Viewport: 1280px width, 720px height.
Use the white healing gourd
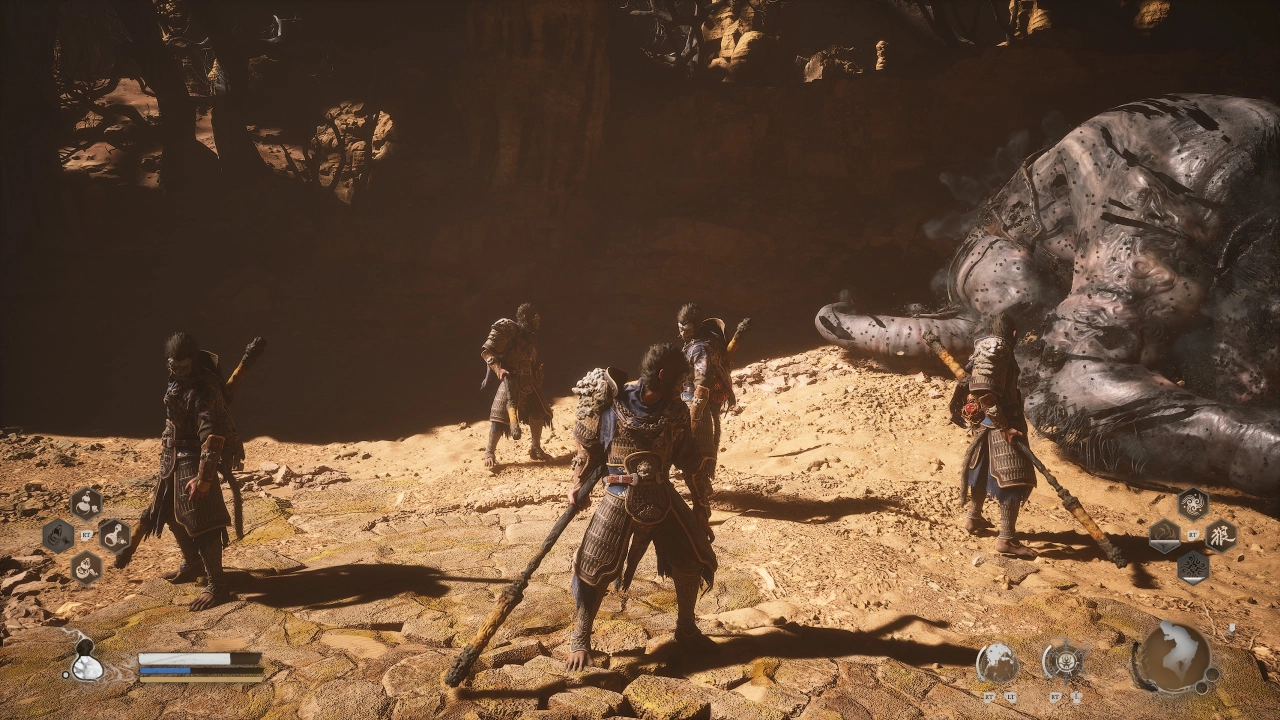click(86, 662)
